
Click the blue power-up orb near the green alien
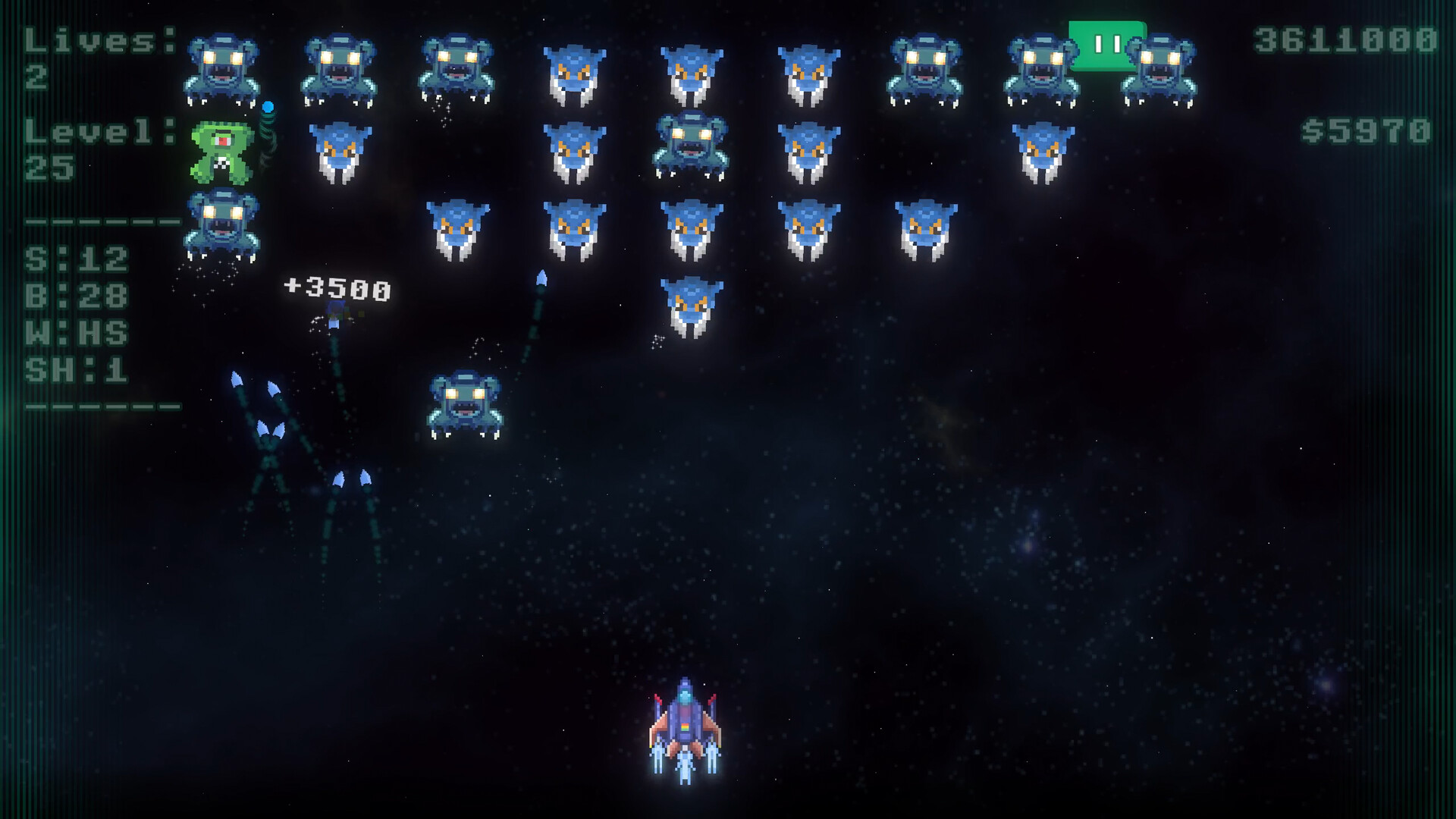(267, 106)
